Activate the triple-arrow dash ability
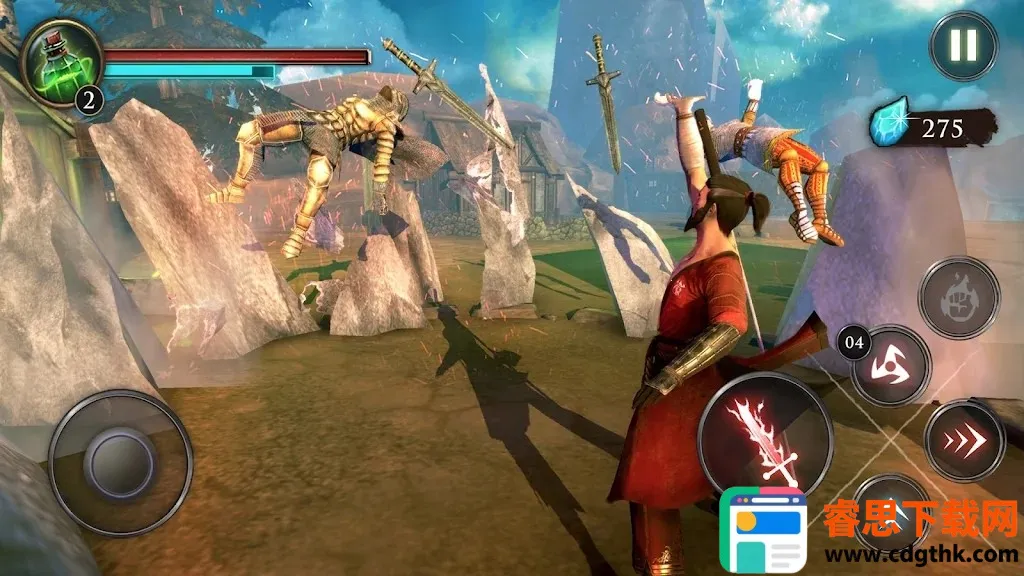Viewport: 1024px width, 576px height. coord(964,440)
